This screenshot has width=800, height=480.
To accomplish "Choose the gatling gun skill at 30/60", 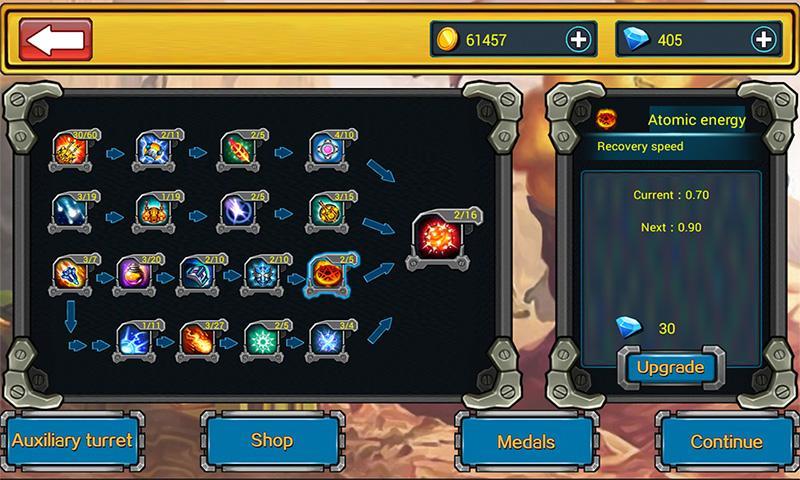I will click(70, 150).
